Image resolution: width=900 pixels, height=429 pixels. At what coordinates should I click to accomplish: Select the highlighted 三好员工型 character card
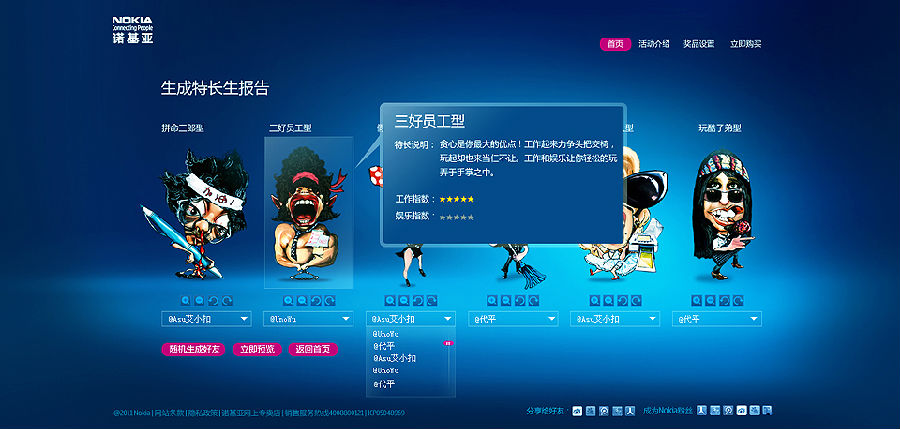pyautogui.click(x=308, y=212)
